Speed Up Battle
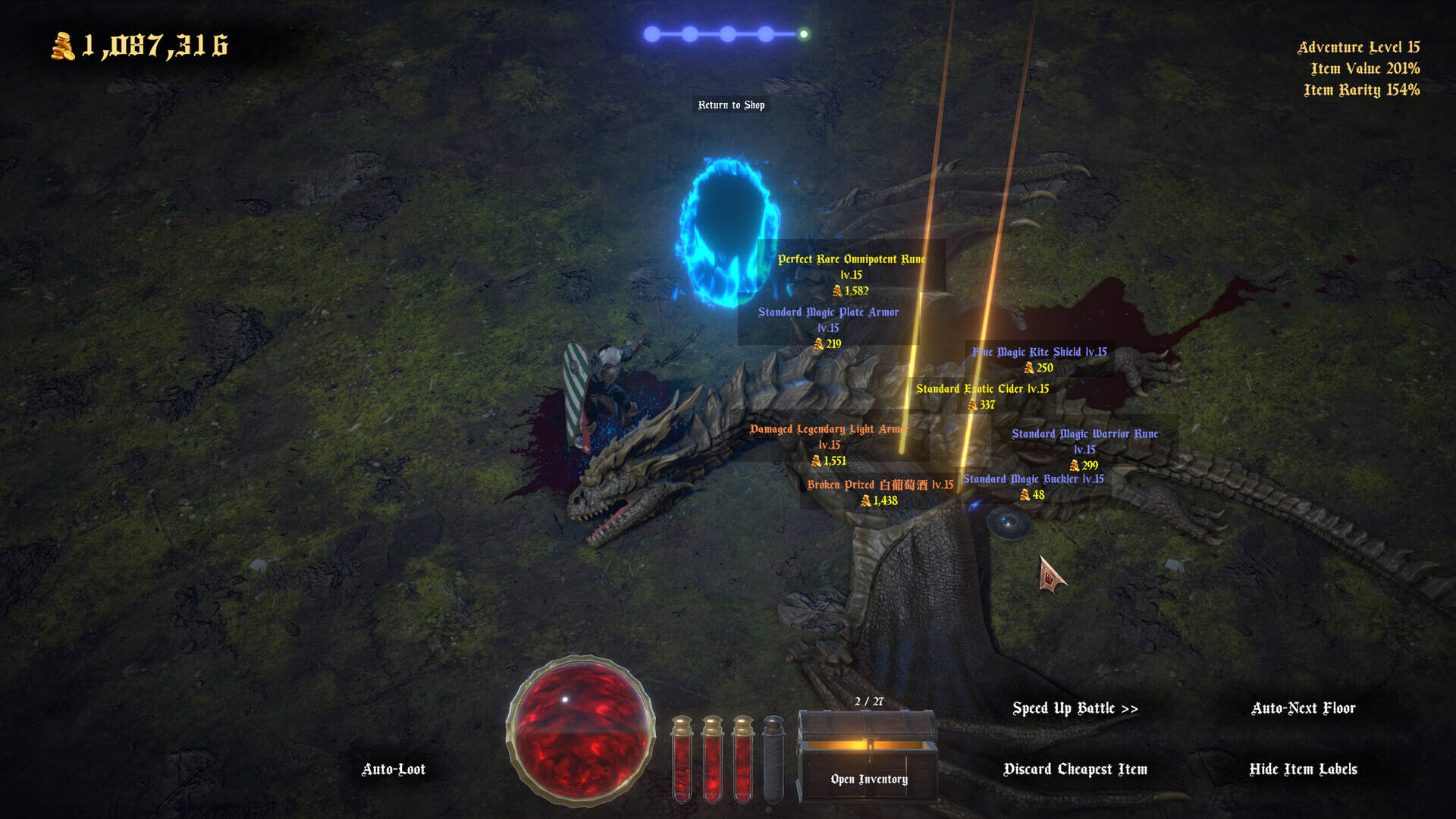The height and width of the screenshot is (819, 1456). tap(1075, 708)
